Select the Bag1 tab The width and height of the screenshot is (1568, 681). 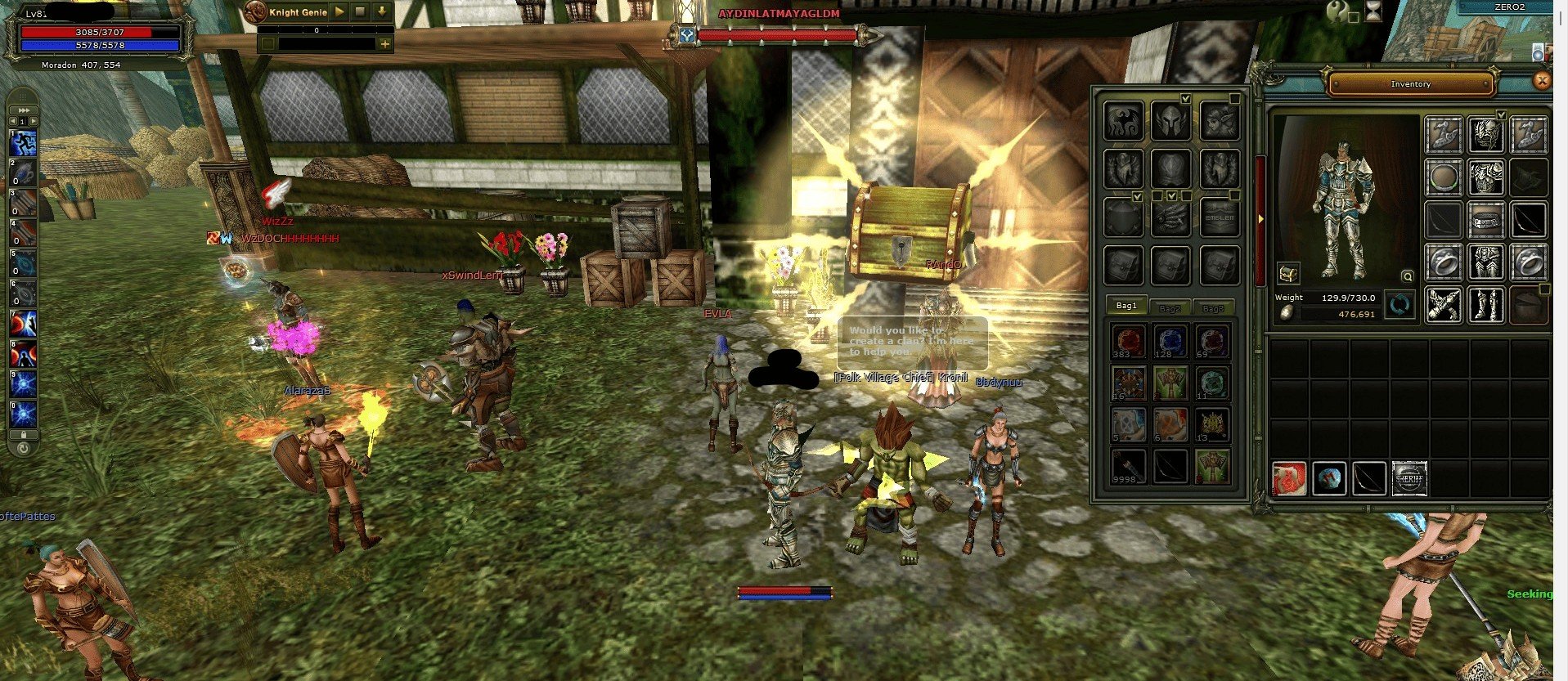pos(1127,306)
